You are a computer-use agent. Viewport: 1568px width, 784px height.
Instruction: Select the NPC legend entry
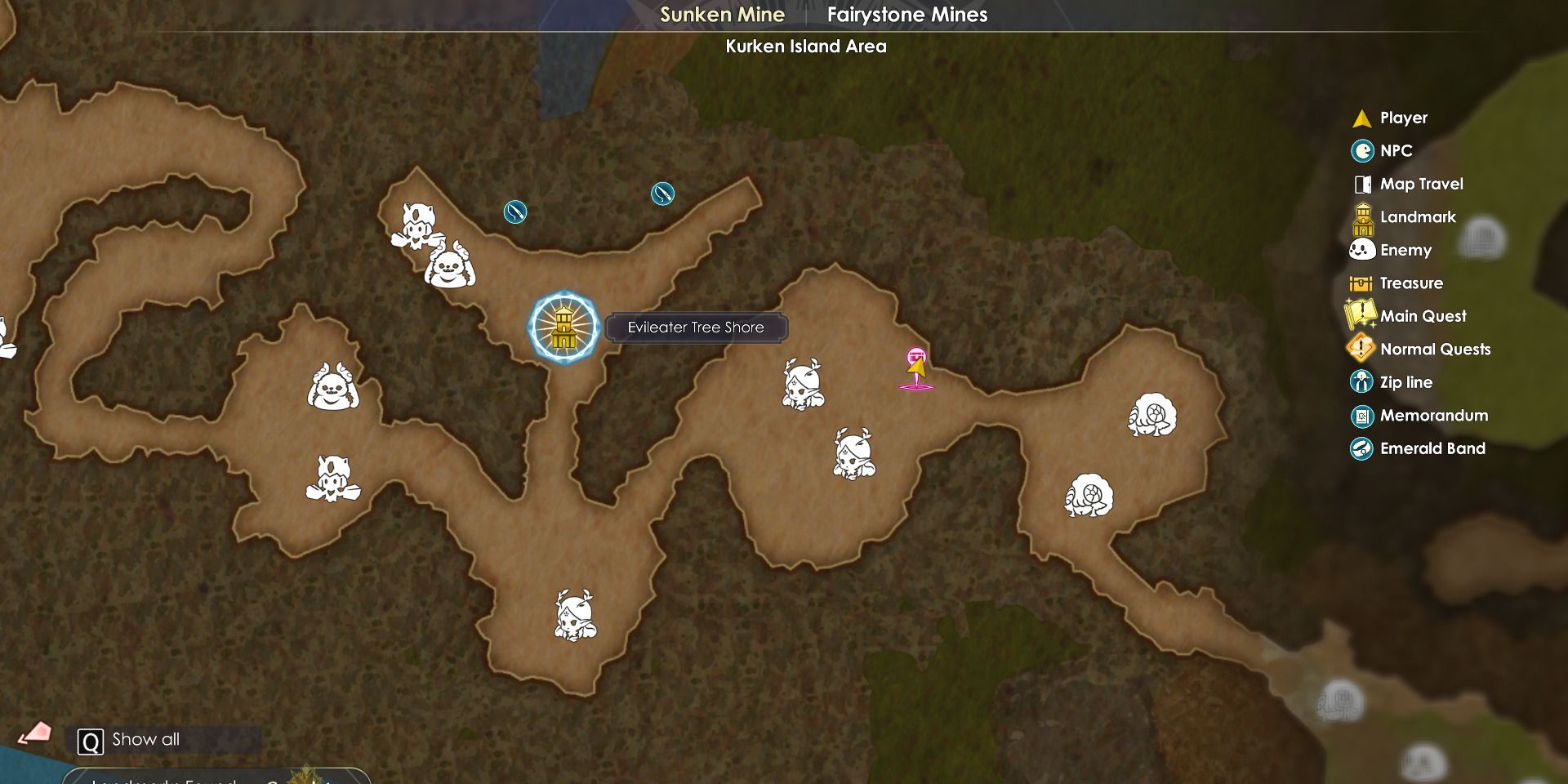pos(1396,151)
